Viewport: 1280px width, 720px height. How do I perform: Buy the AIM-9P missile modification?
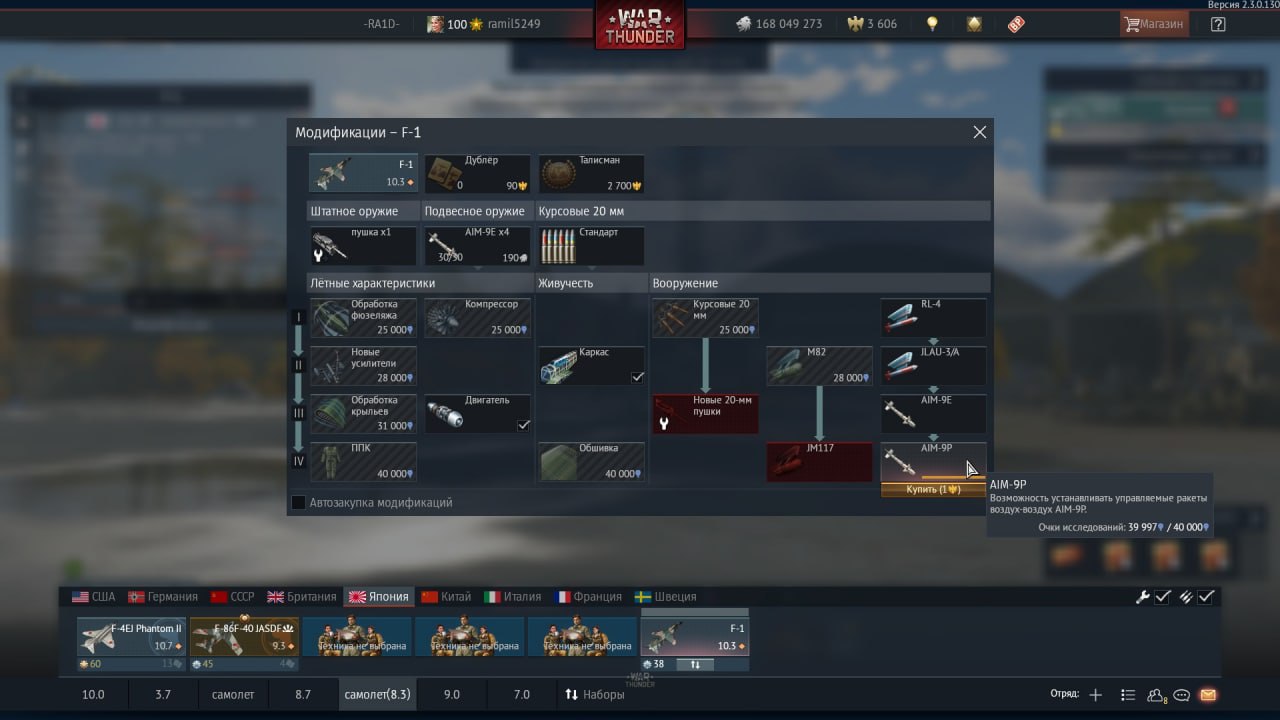point(933,489)
